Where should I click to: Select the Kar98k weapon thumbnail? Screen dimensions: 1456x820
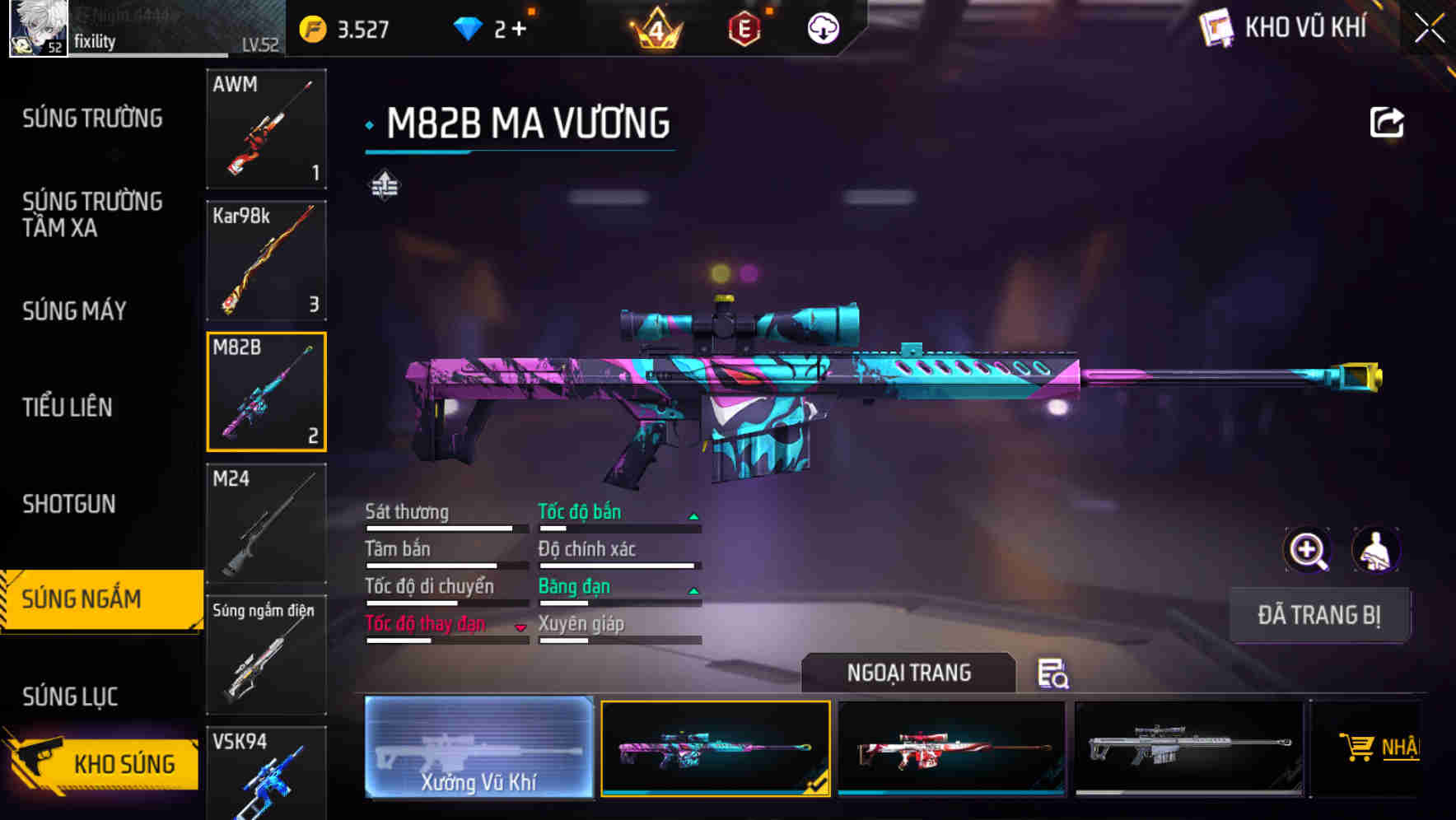tap(266, 260)
